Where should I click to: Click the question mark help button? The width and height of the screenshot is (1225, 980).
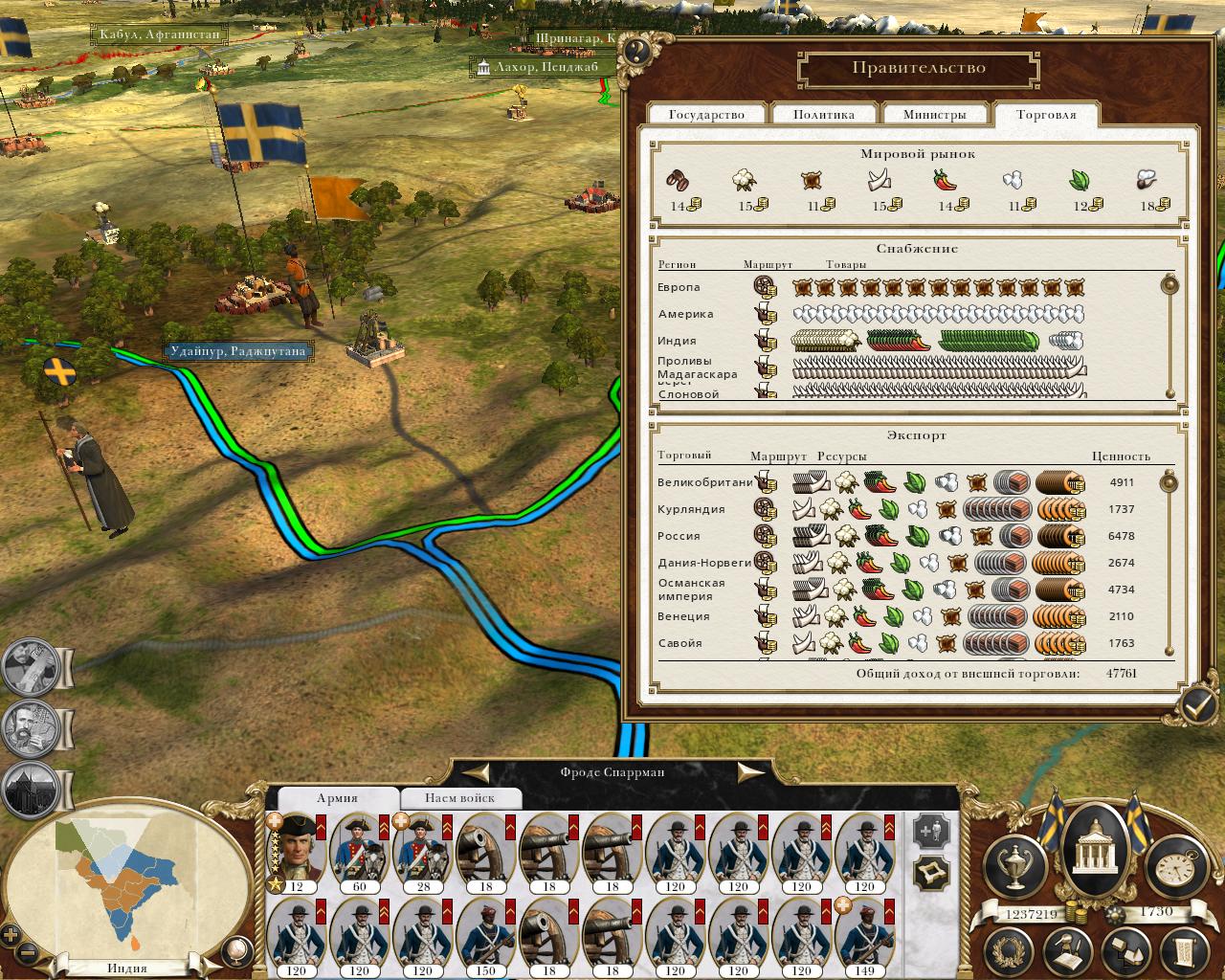[x=636, y=51]
